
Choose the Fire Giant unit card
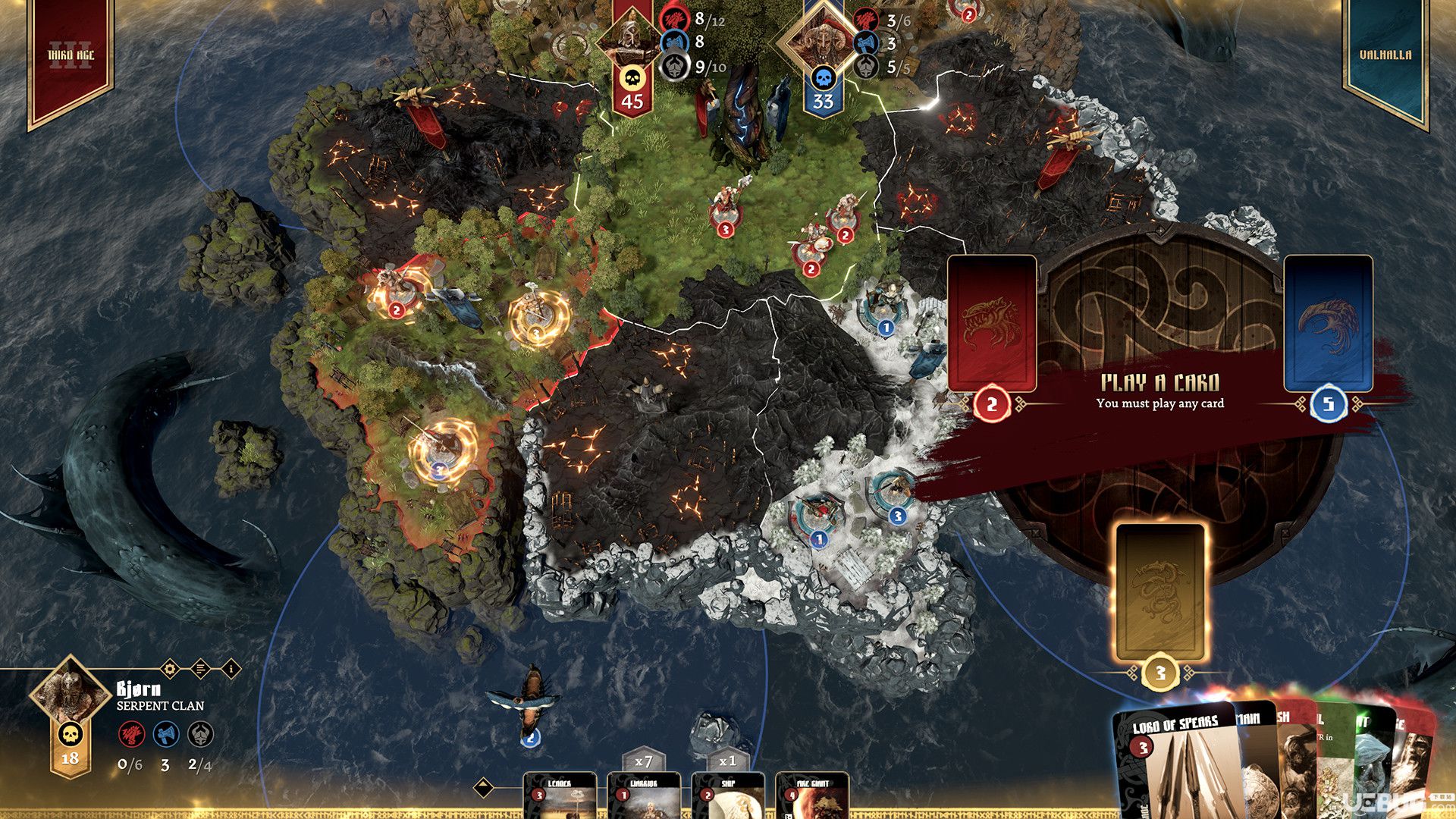tap(812, 796)
